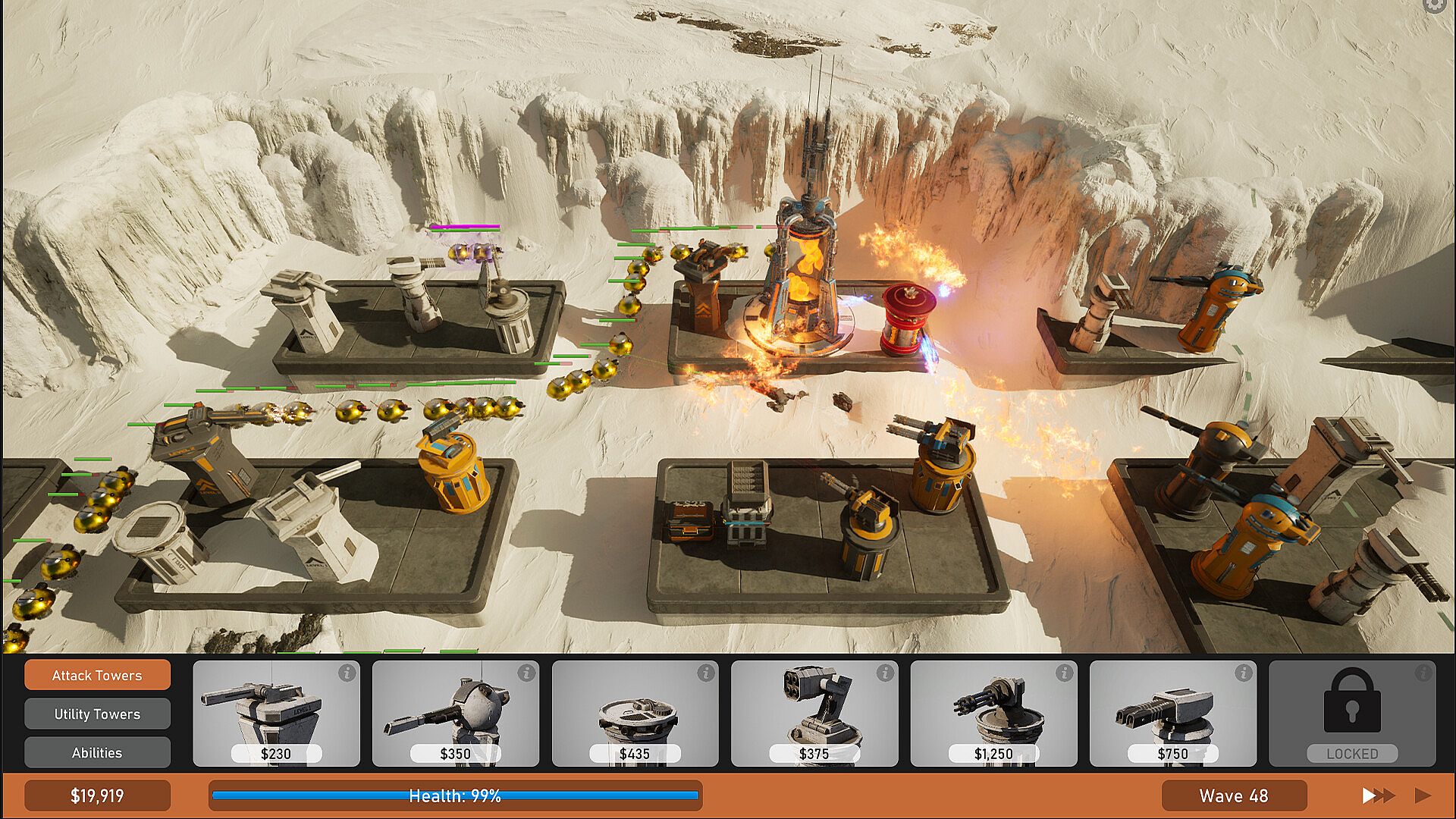Open the Utility Towers category
This screenshot has width=1456, height=819.
point(97,714)
